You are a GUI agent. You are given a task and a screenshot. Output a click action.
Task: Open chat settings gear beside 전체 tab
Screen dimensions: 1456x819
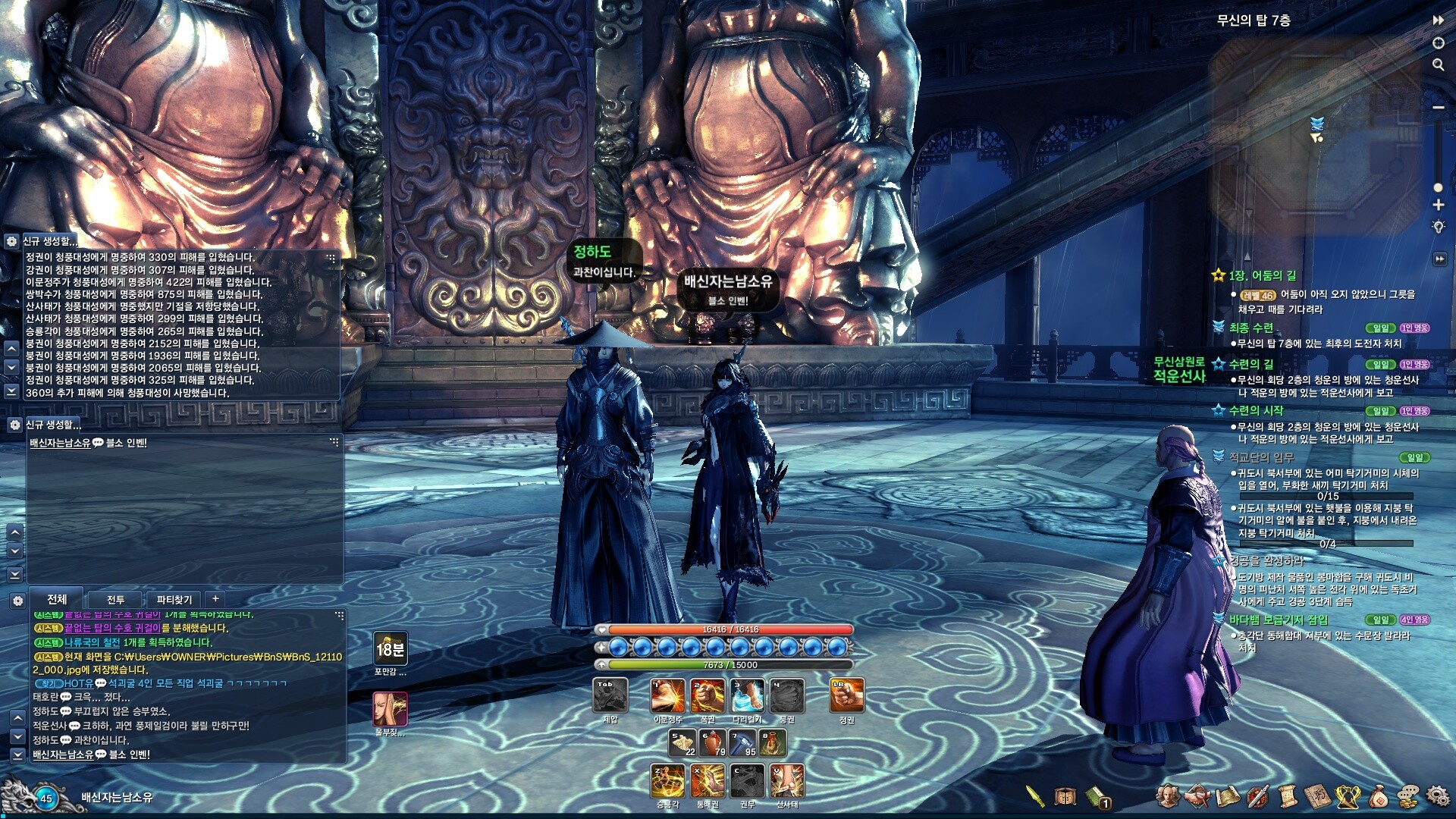(x=17, y=601)
